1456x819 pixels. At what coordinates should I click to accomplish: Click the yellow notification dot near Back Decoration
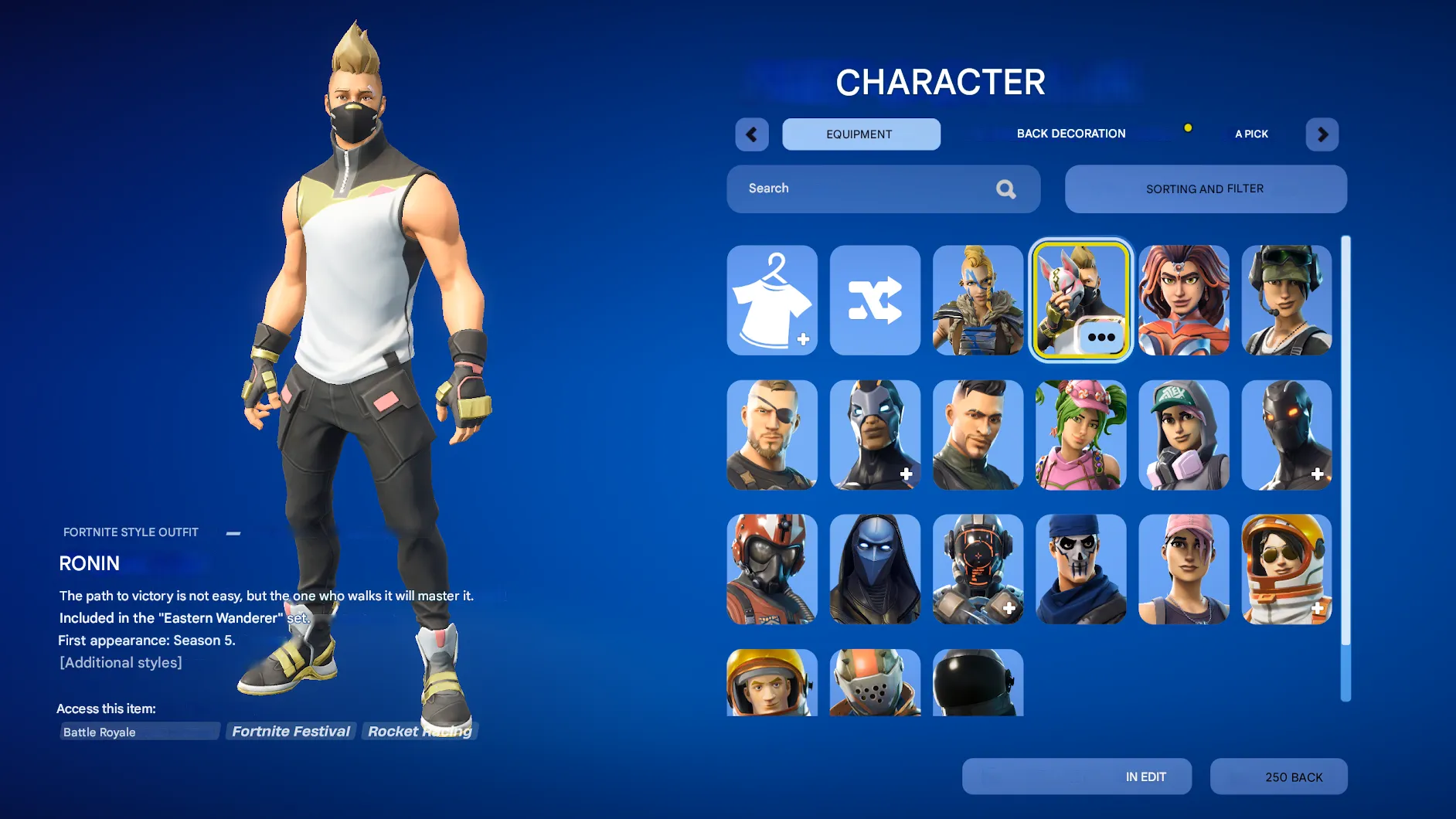click(1188, 127)
